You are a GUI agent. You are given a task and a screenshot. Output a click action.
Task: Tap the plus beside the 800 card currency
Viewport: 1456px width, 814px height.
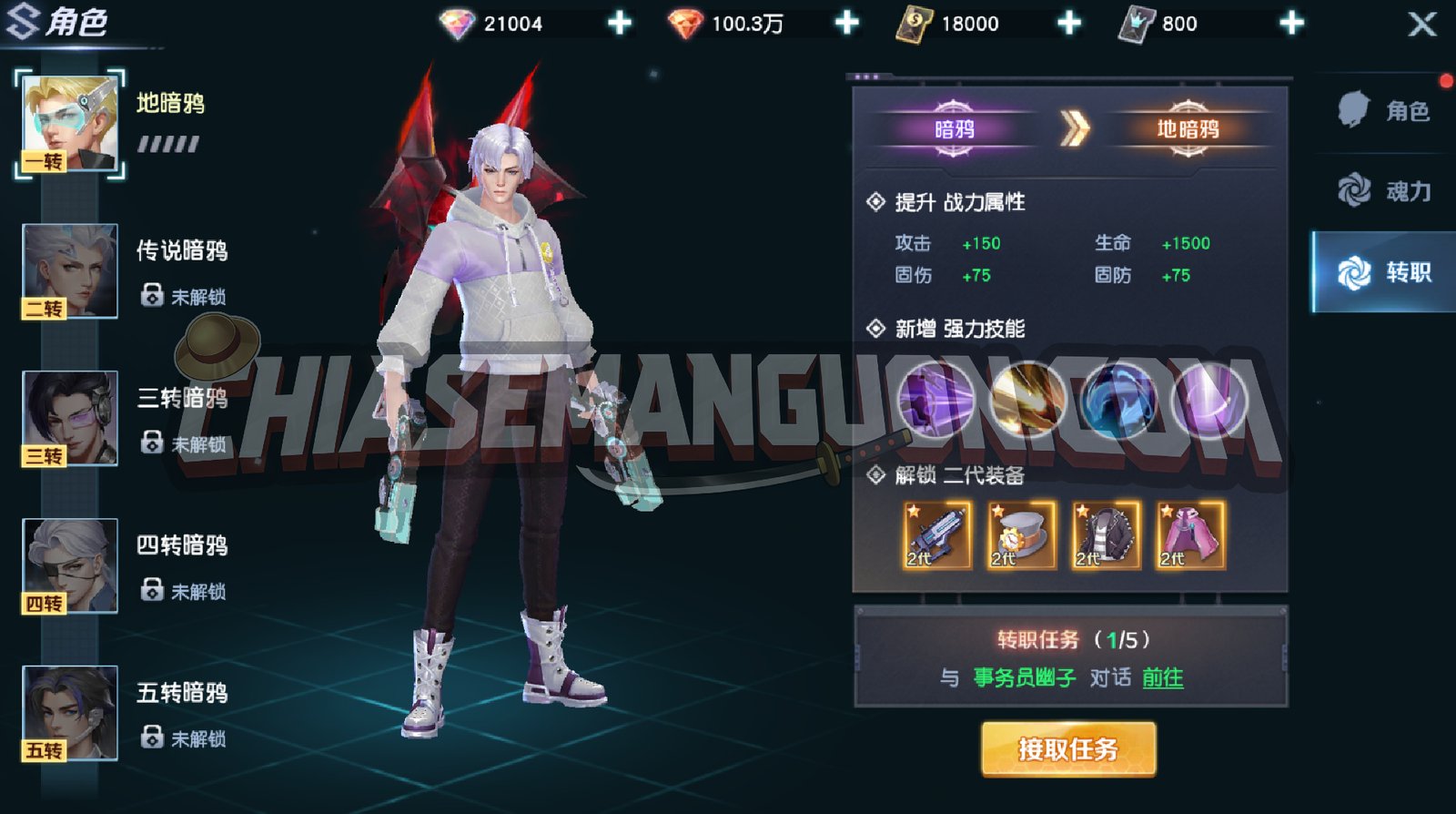(x=1291, y=23)
